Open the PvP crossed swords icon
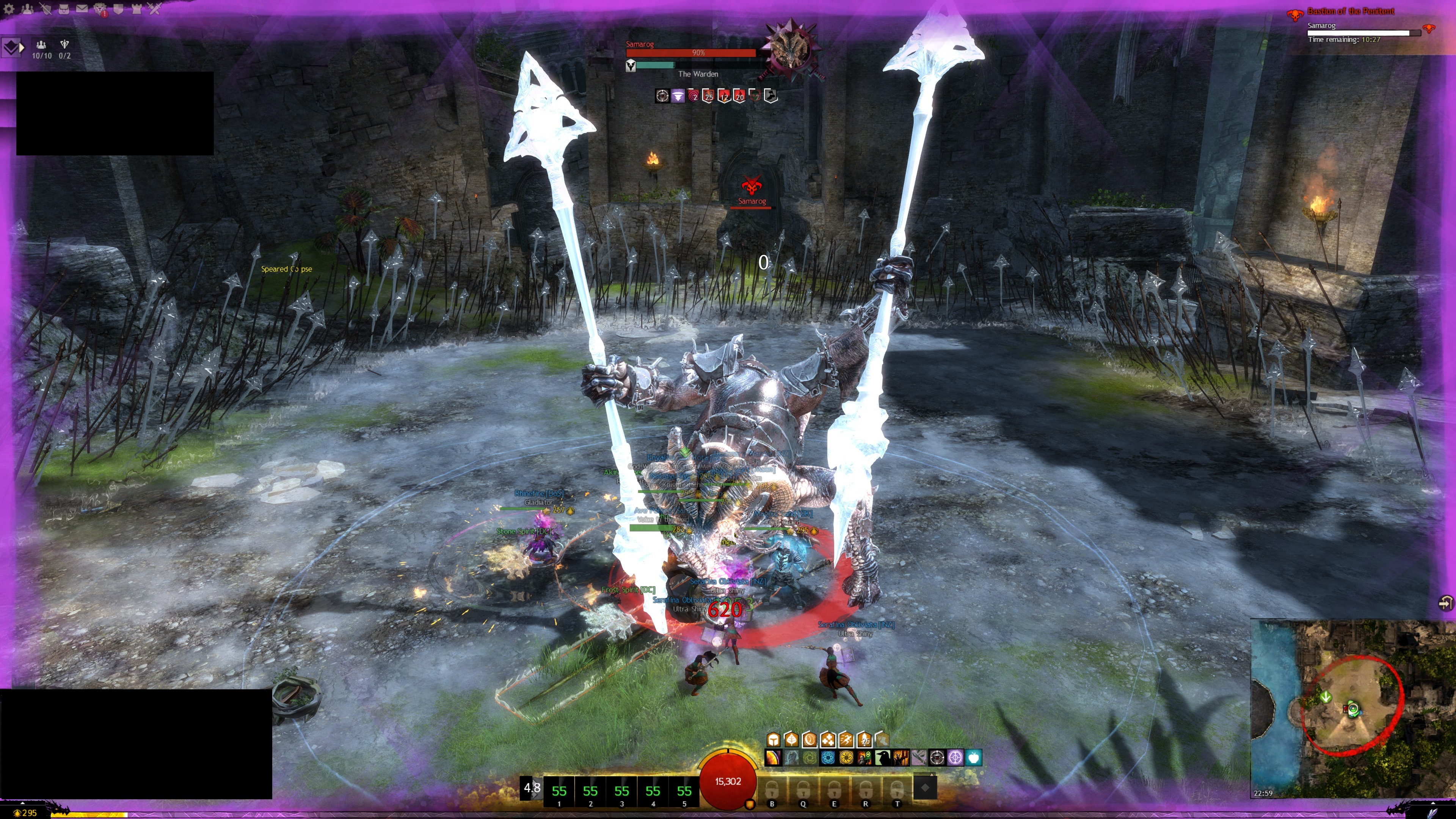The image size is (1456, 819). [155, 8]
